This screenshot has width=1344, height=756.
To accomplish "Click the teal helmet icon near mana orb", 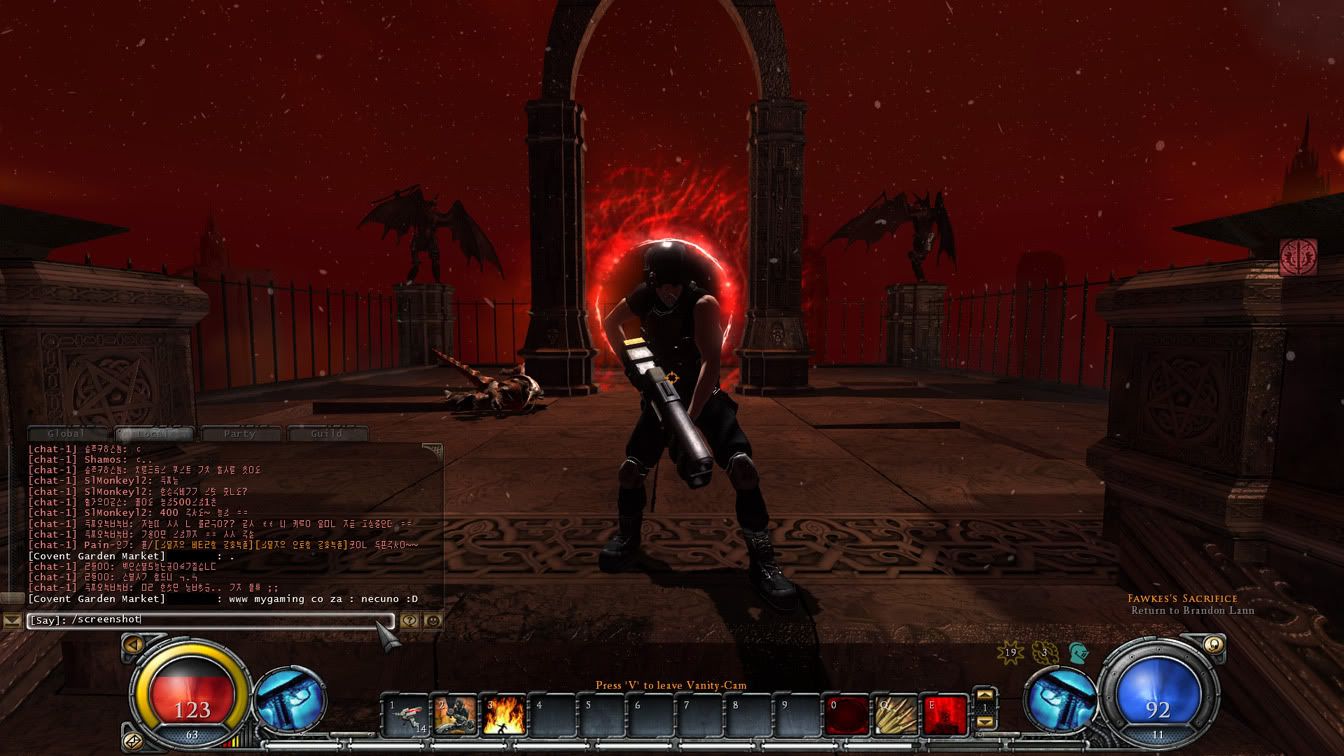I will [x=1078, y=653].
